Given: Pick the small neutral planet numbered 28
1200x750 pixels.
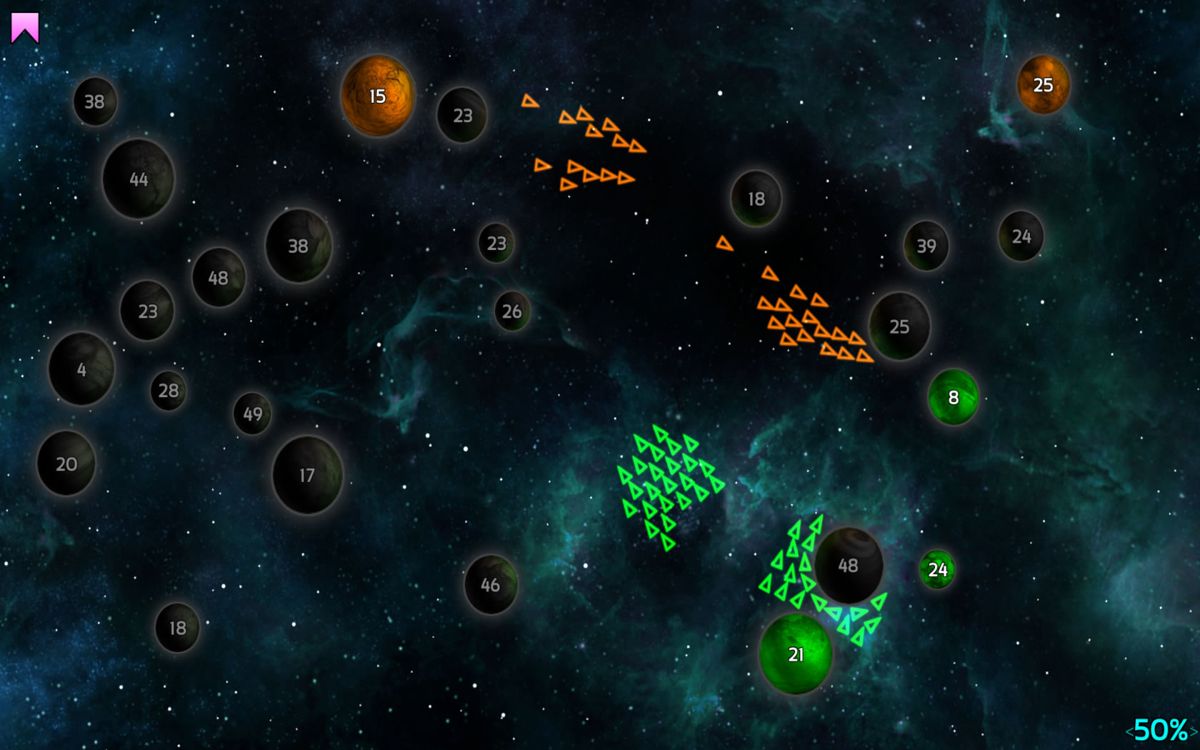Looking at the screenshot, I should coord(168,390).
